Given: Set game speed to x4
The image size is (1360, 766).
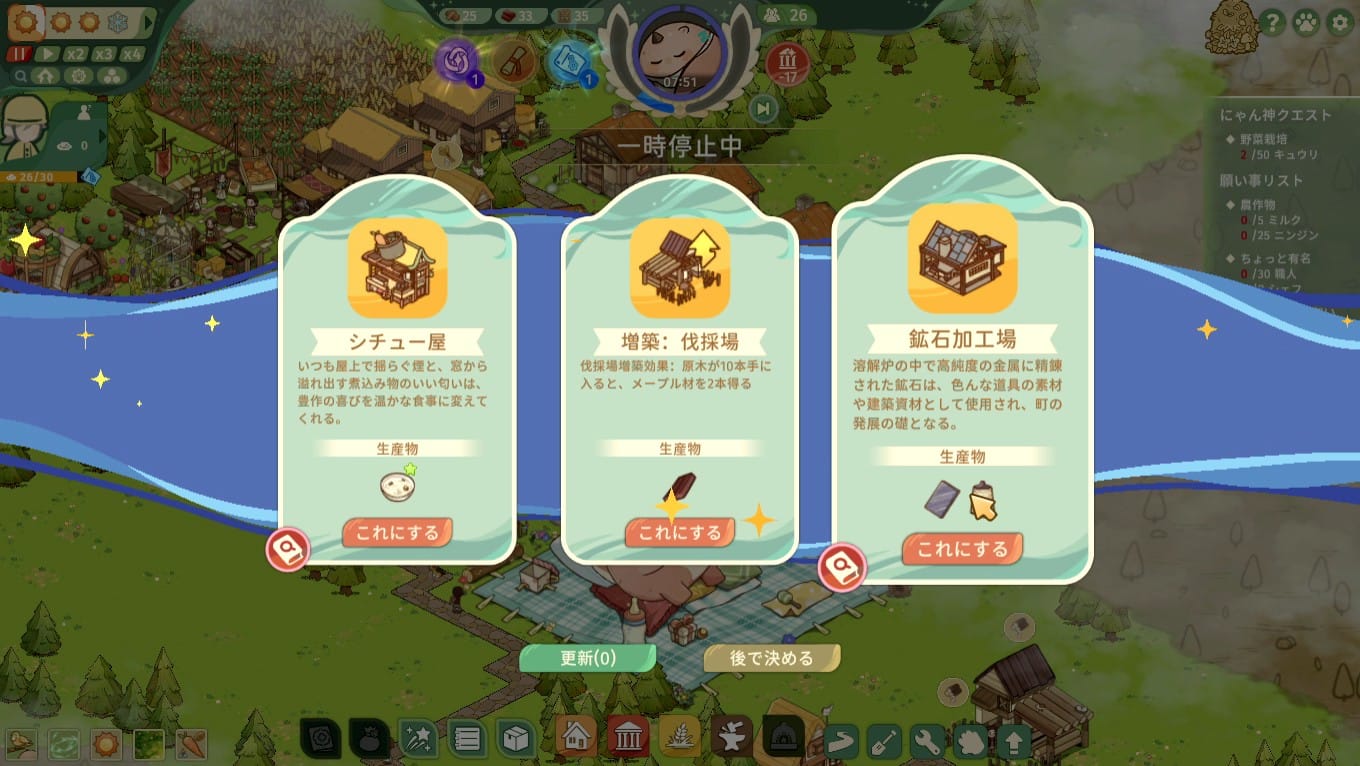Looking at the screenshot, I should (x=132, y=54).
